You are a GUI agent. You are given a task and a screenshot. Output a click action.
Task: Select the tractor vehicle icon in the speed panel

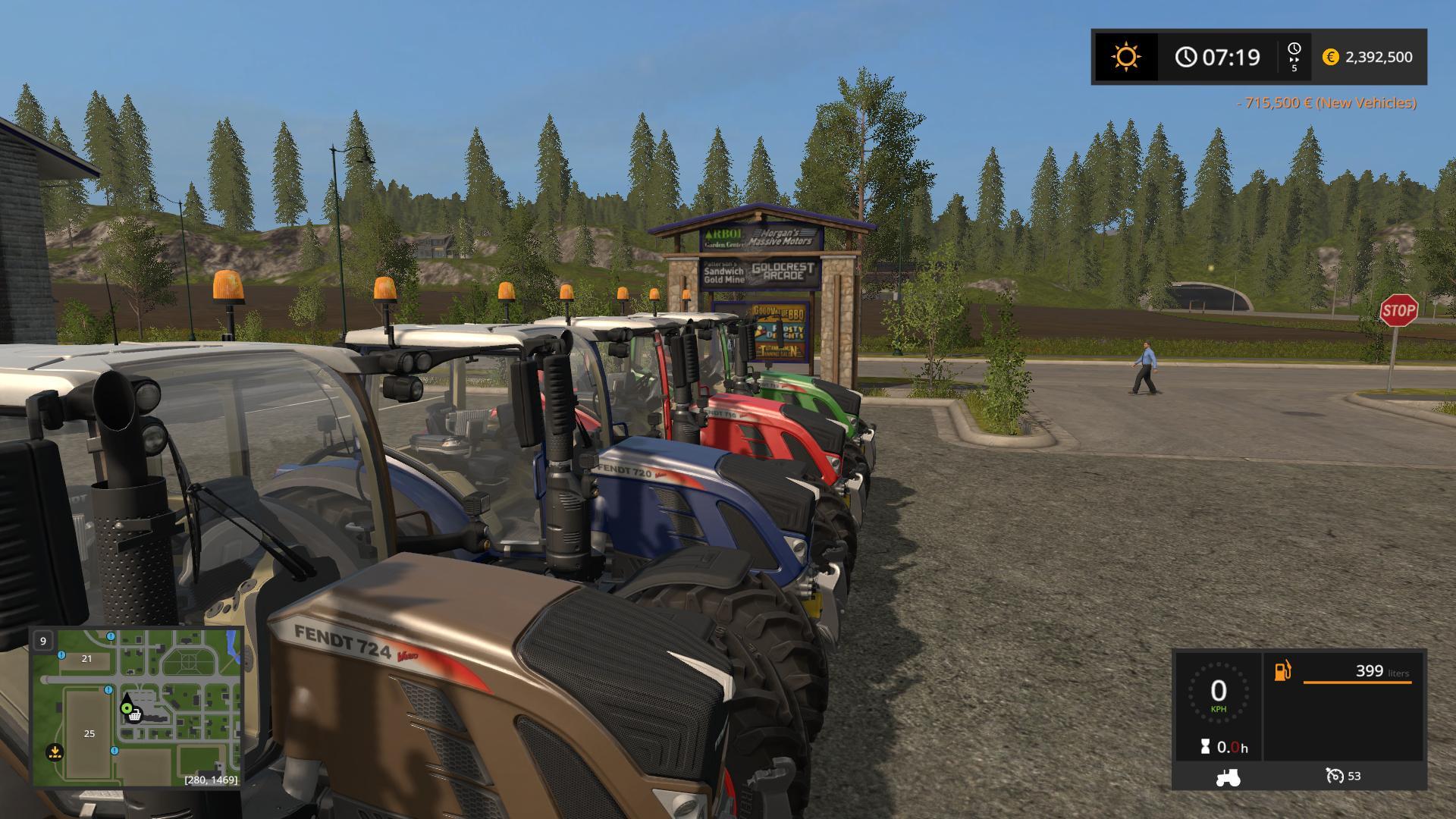(1227, 777)
